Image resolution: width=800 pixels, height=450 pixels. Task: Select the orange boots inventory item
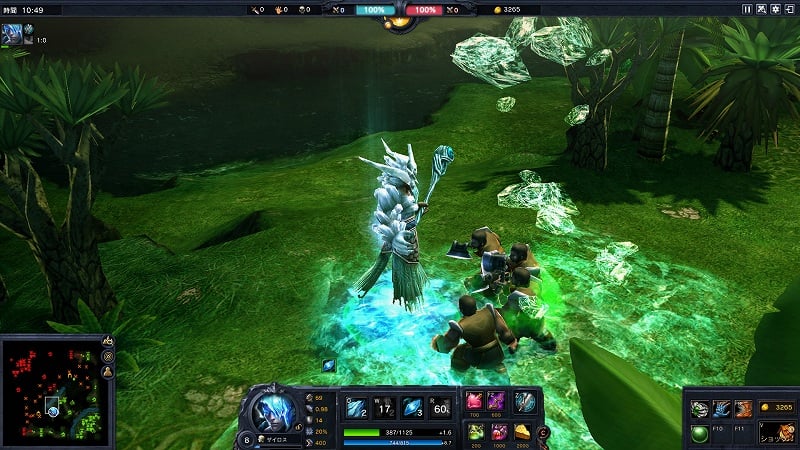pyautogui.click(x=743, y=409)
